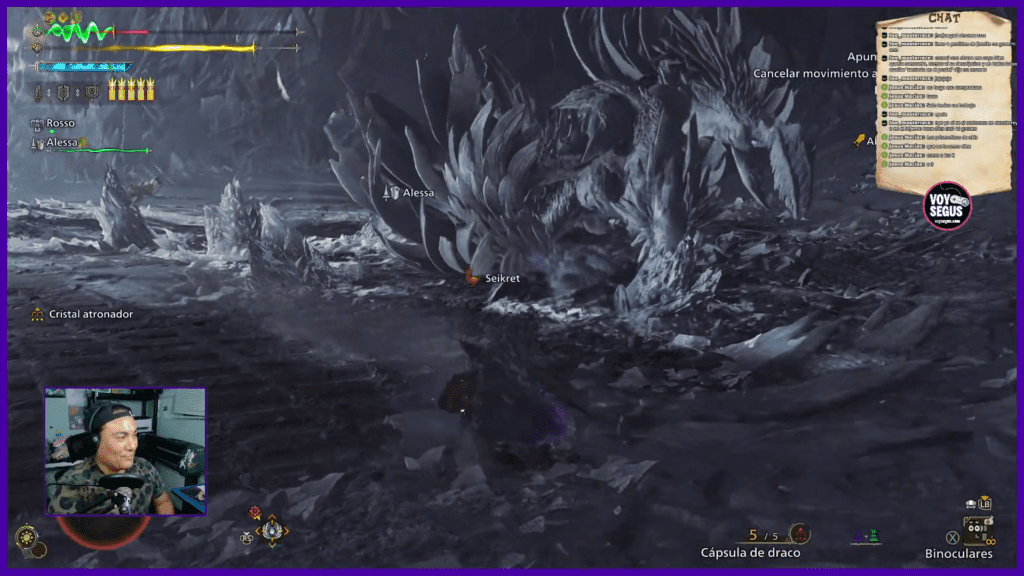
Task: Select party member Rosso in the list
Action: [x=60, y=123]
